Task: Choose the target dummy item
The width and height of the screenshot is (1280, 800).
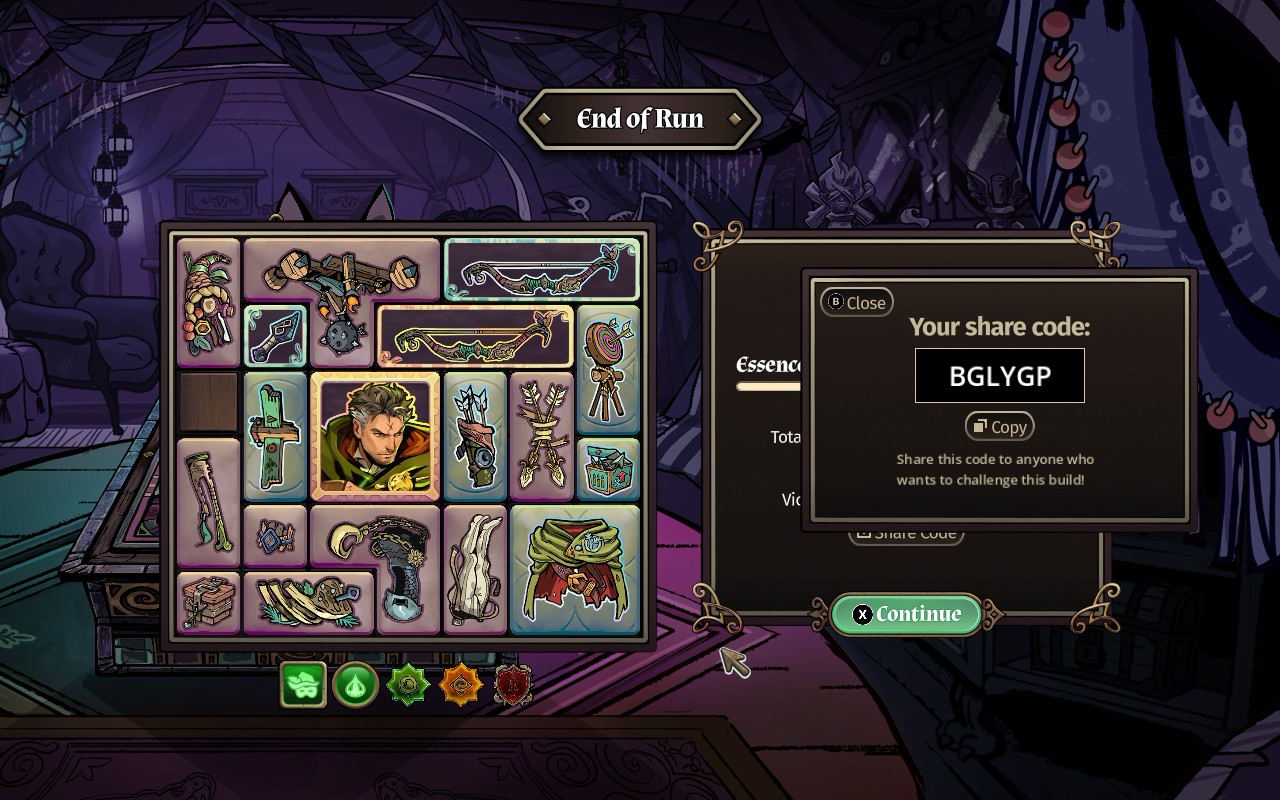Action: click(608, 370)
